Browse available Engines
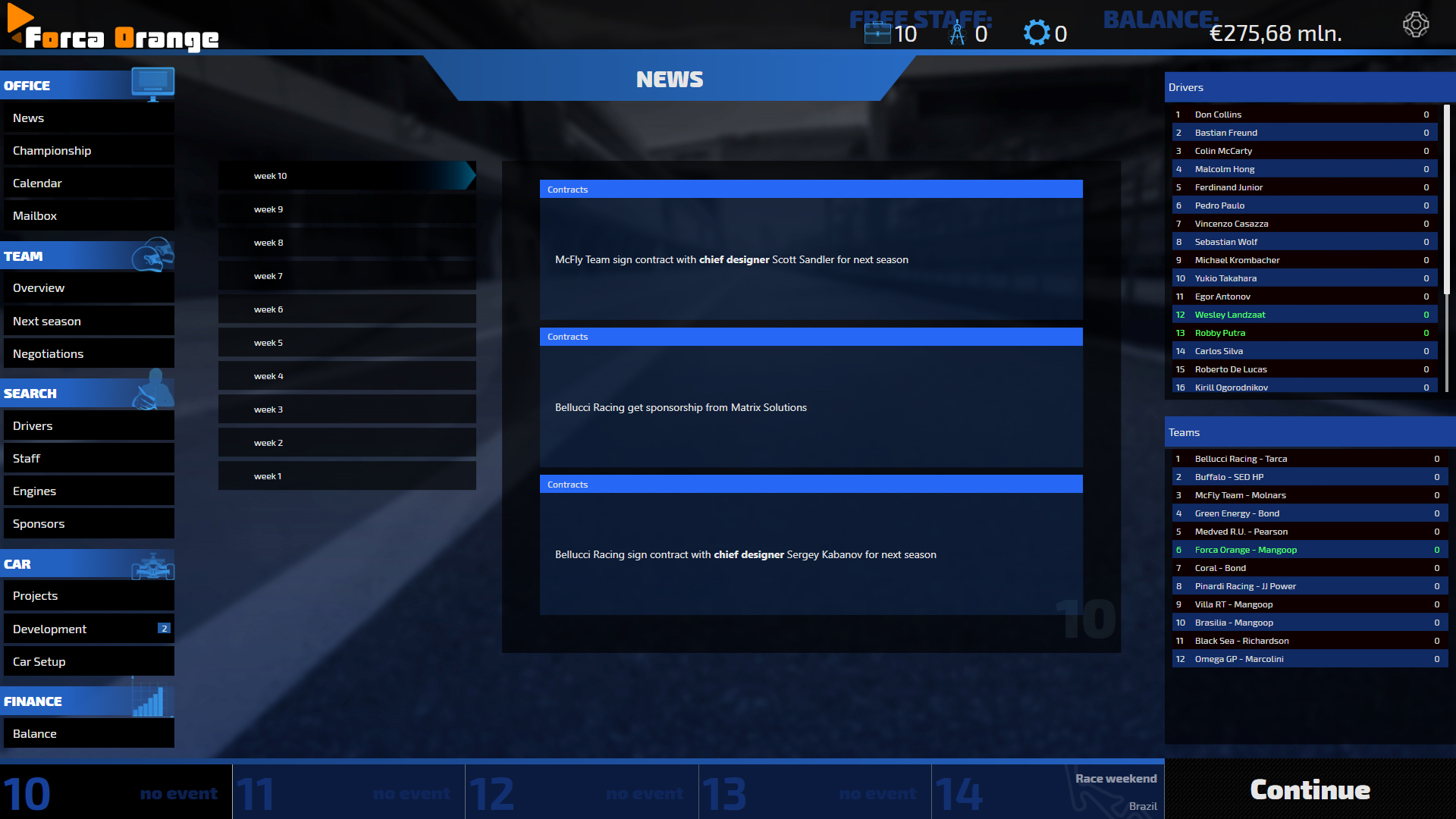Viewport: 1456px width, 819px height. click(x=88, y=491)
